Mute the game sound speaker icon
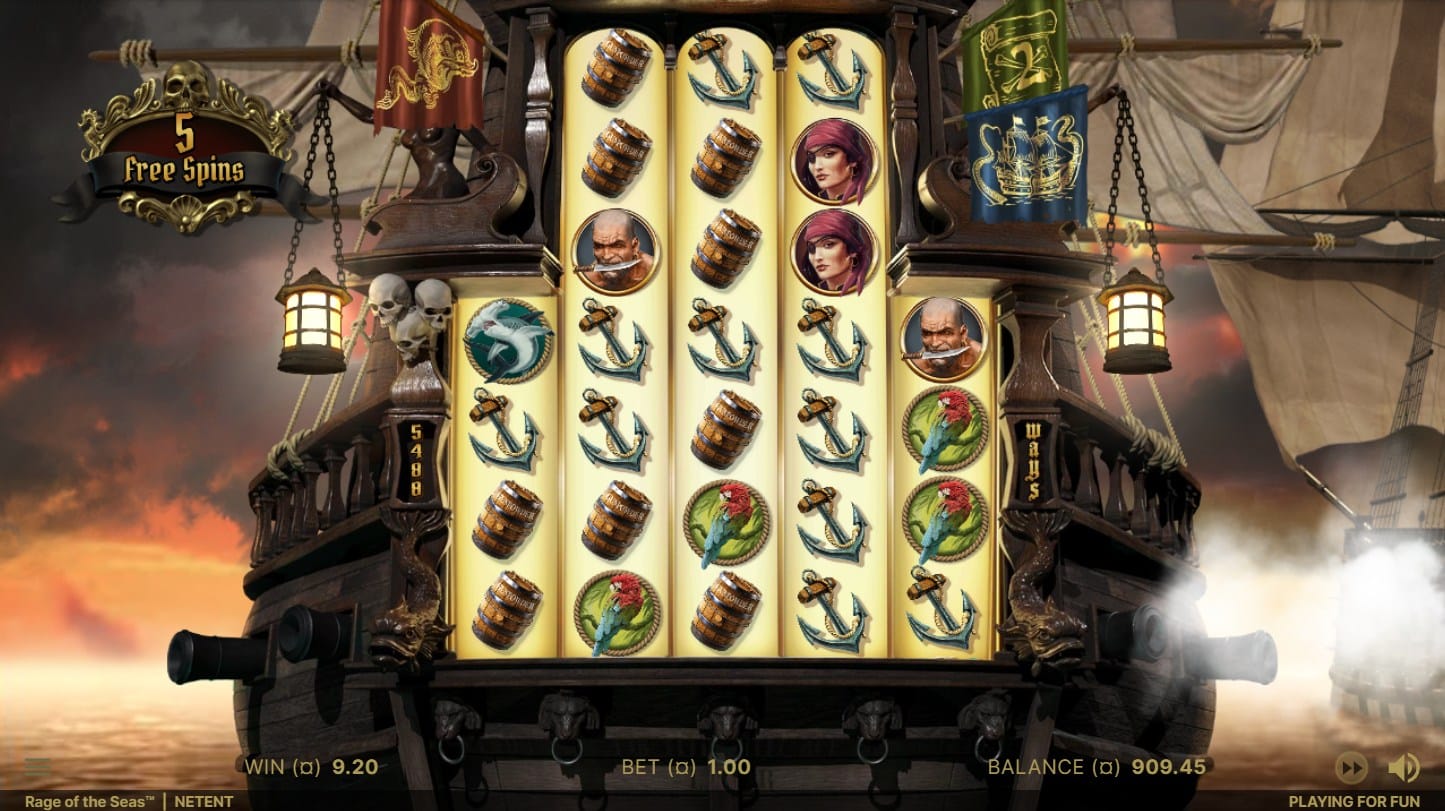The height and width of the screenshot is (811, 1445). pyautogui.click(x=1403, y=767)
